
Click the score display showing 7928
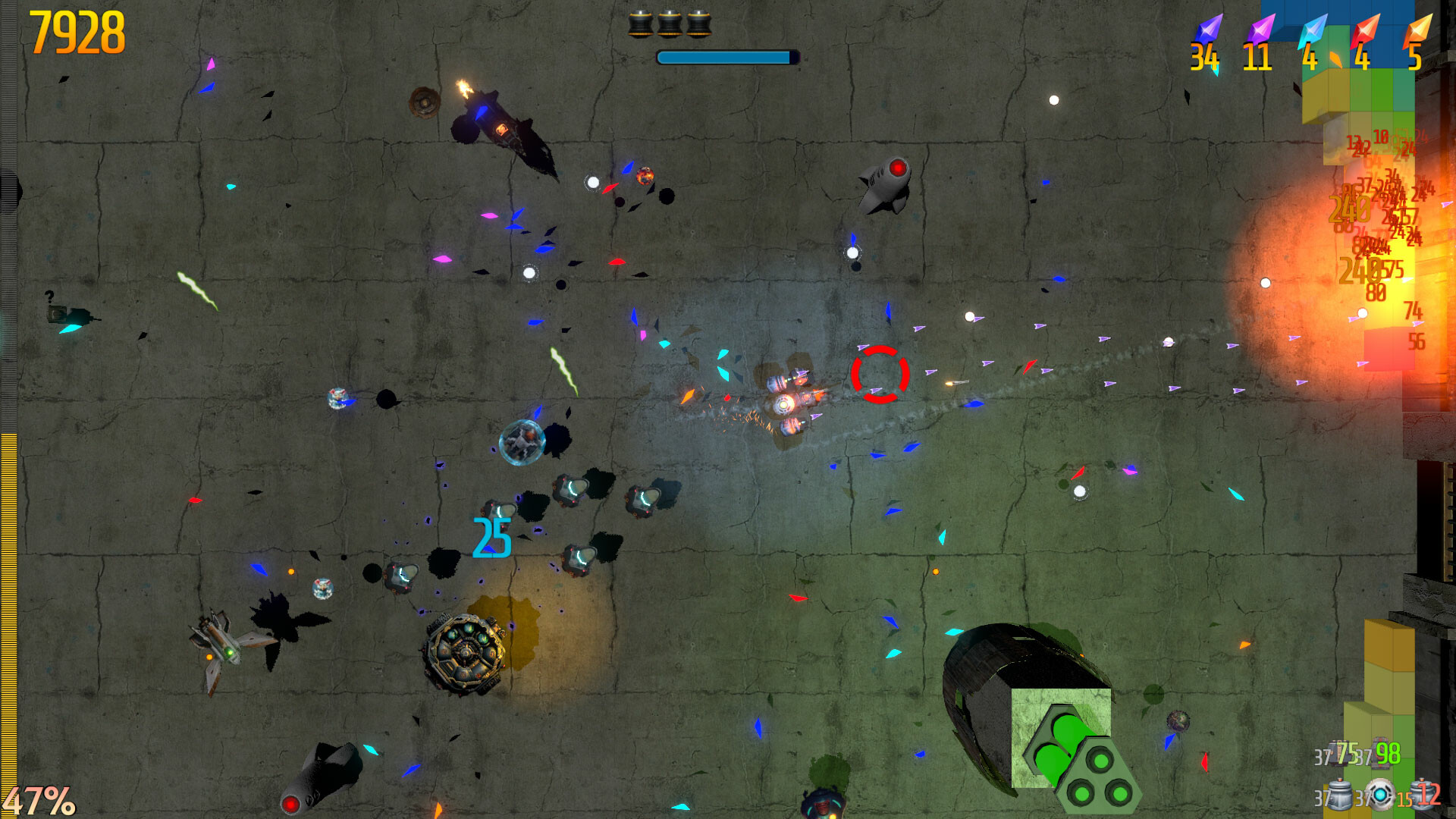click(76, 30)
